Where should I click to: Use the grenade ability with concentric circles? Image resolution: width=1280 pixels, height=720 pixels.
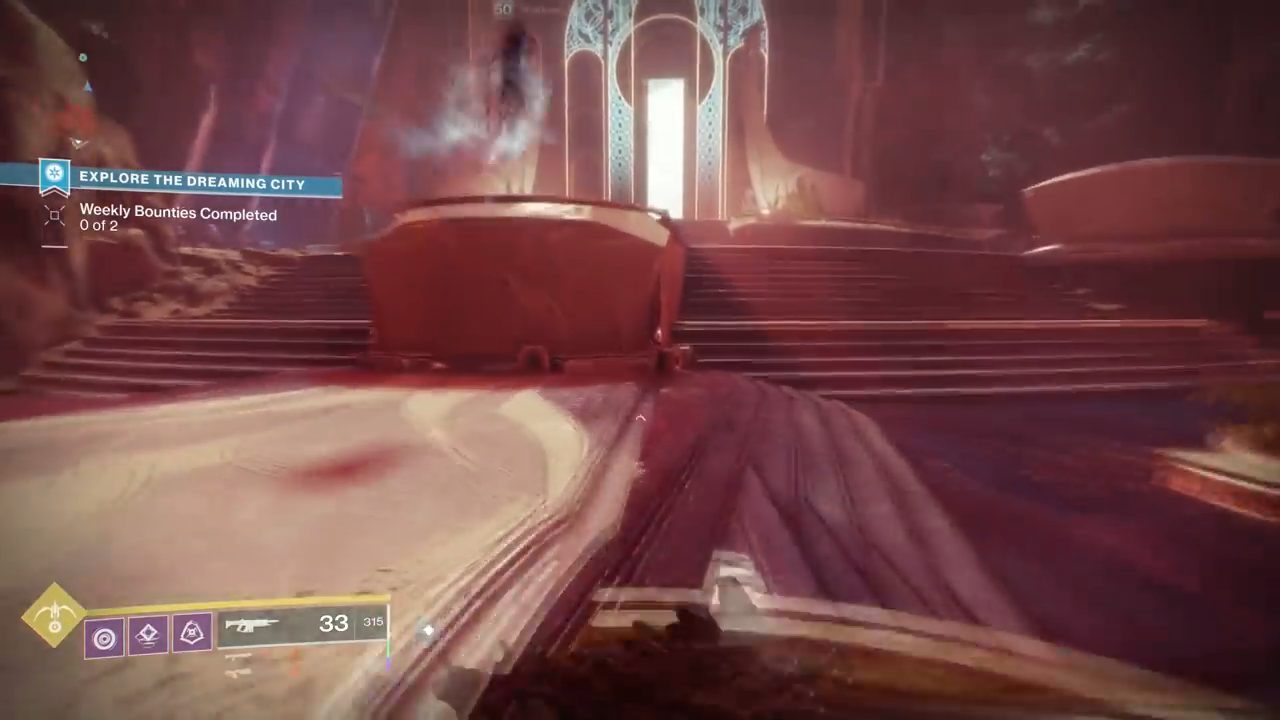coord(104,637)
